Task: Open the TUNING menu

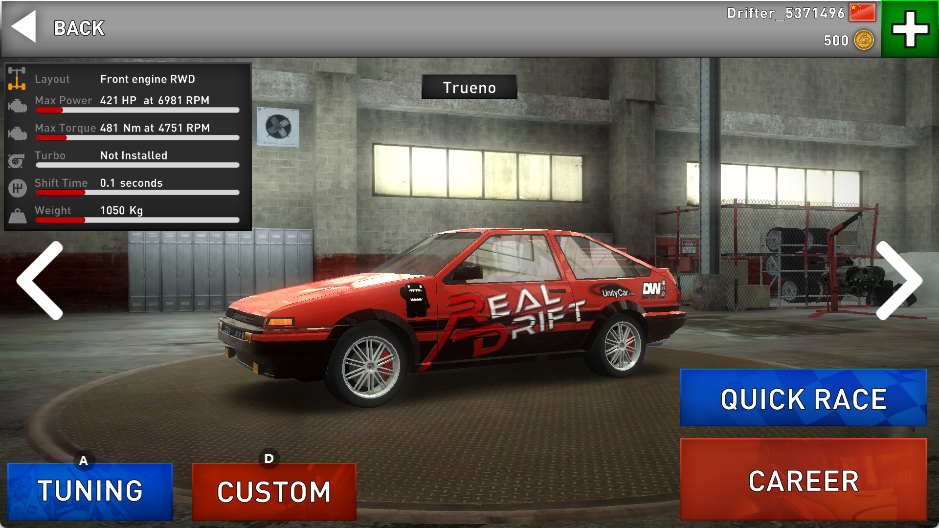Action: 90,491
